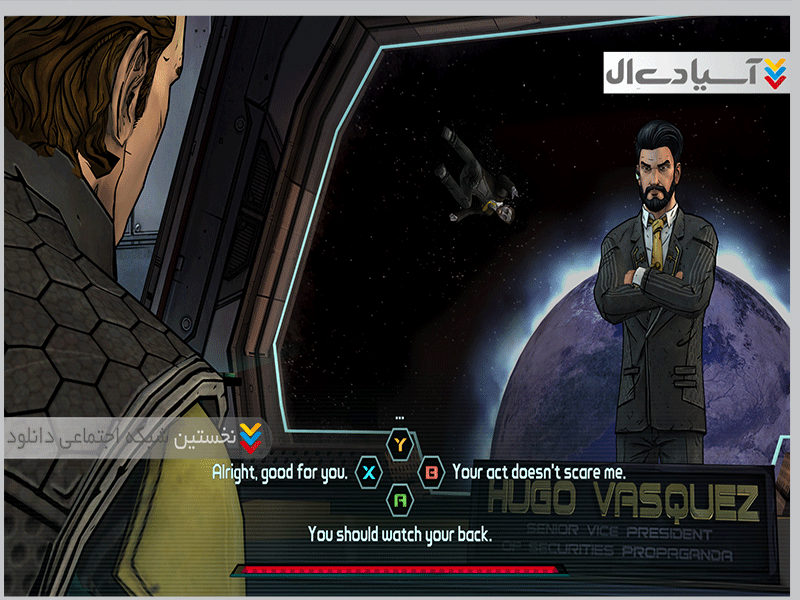800x600 pixels.
Task: Select "Your act doesn't scare me." response
Action: [538, 471]
